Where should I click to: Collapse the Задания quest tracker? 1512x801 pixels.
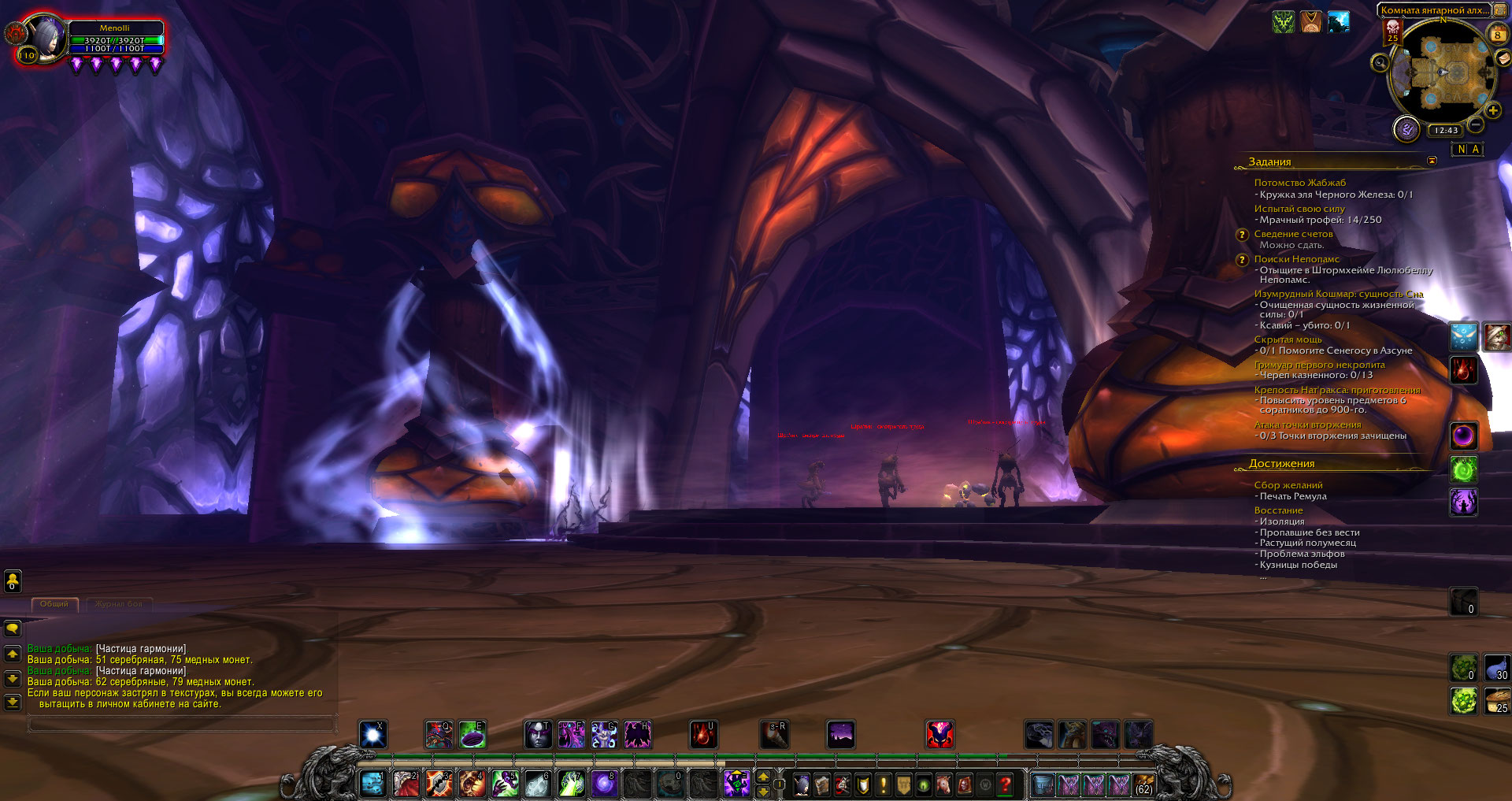coord(1432,161)
